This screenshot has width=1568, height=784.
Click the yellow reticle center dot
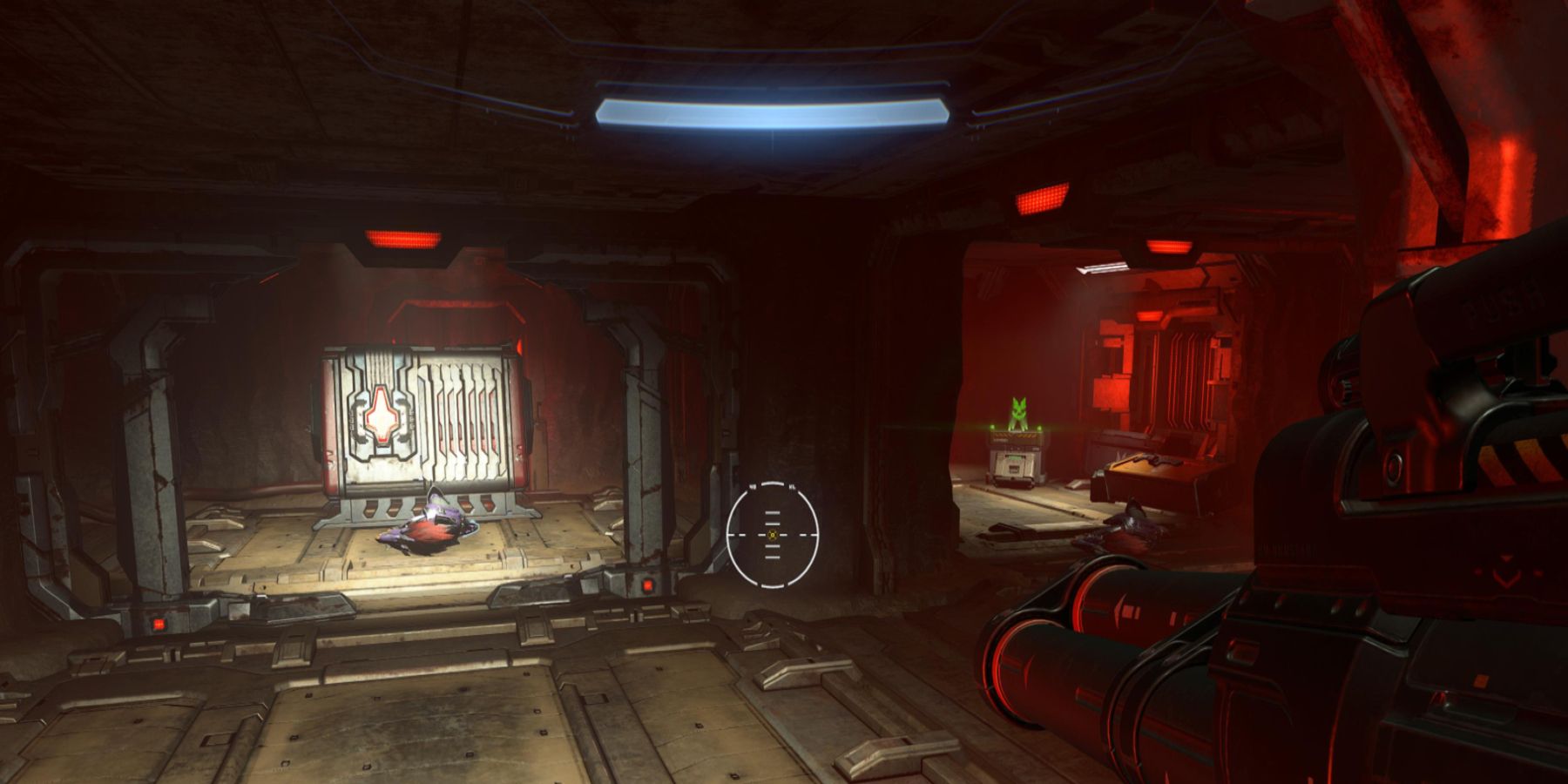(x=772, y=535)
